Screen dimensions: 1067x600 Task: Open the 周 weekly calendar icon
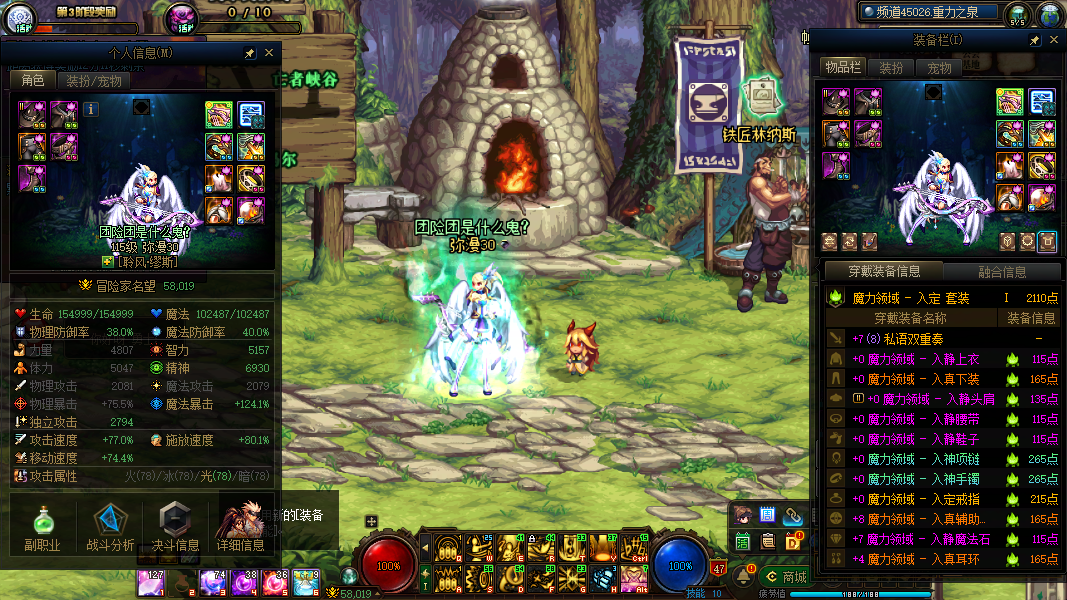tap(768, 516)
